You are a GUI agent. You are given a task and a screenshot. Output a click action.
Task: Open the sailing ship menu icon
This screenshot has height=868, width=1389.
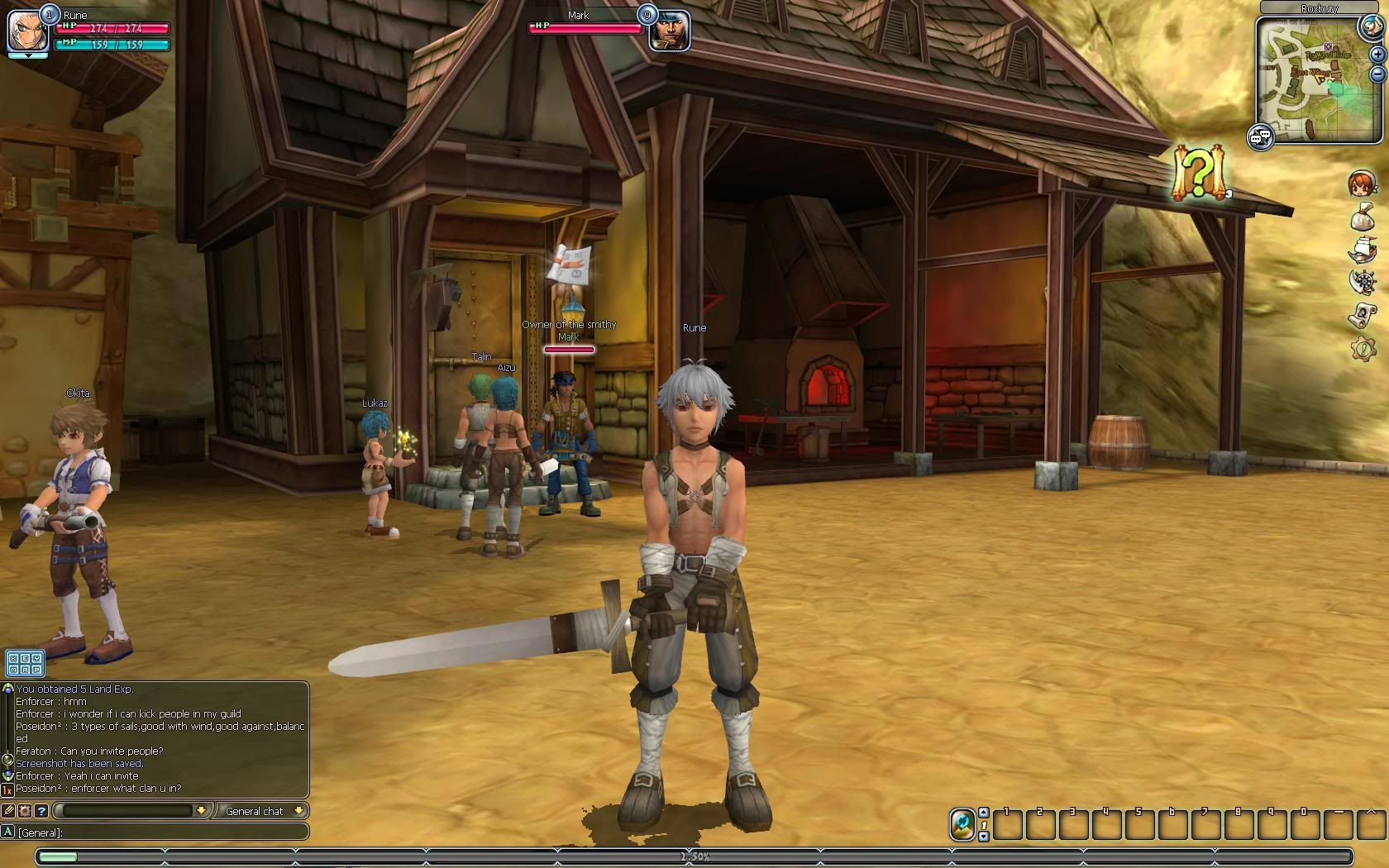[1362, 249]
